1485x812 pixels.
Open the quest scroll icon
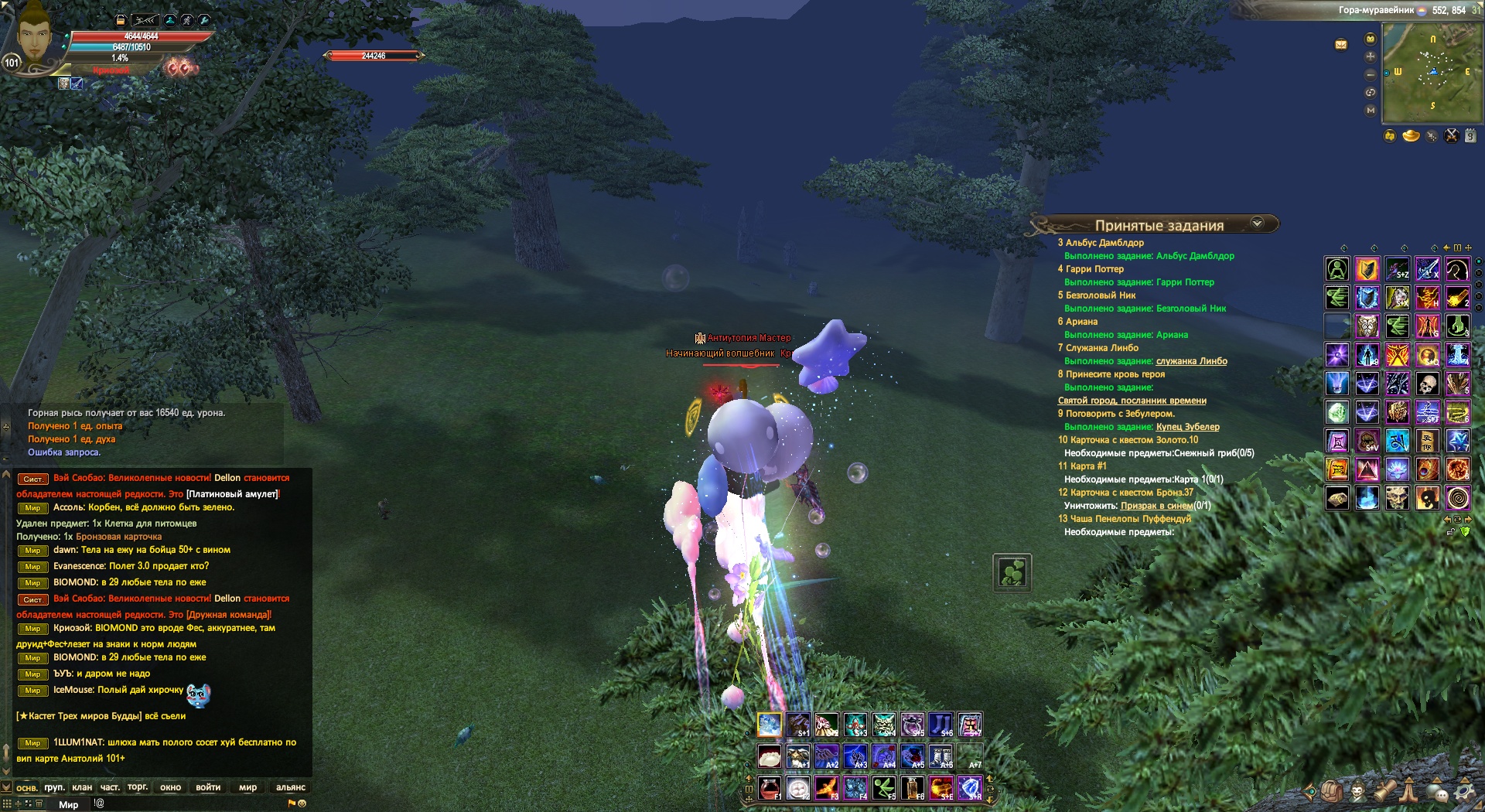(1384, 792)
